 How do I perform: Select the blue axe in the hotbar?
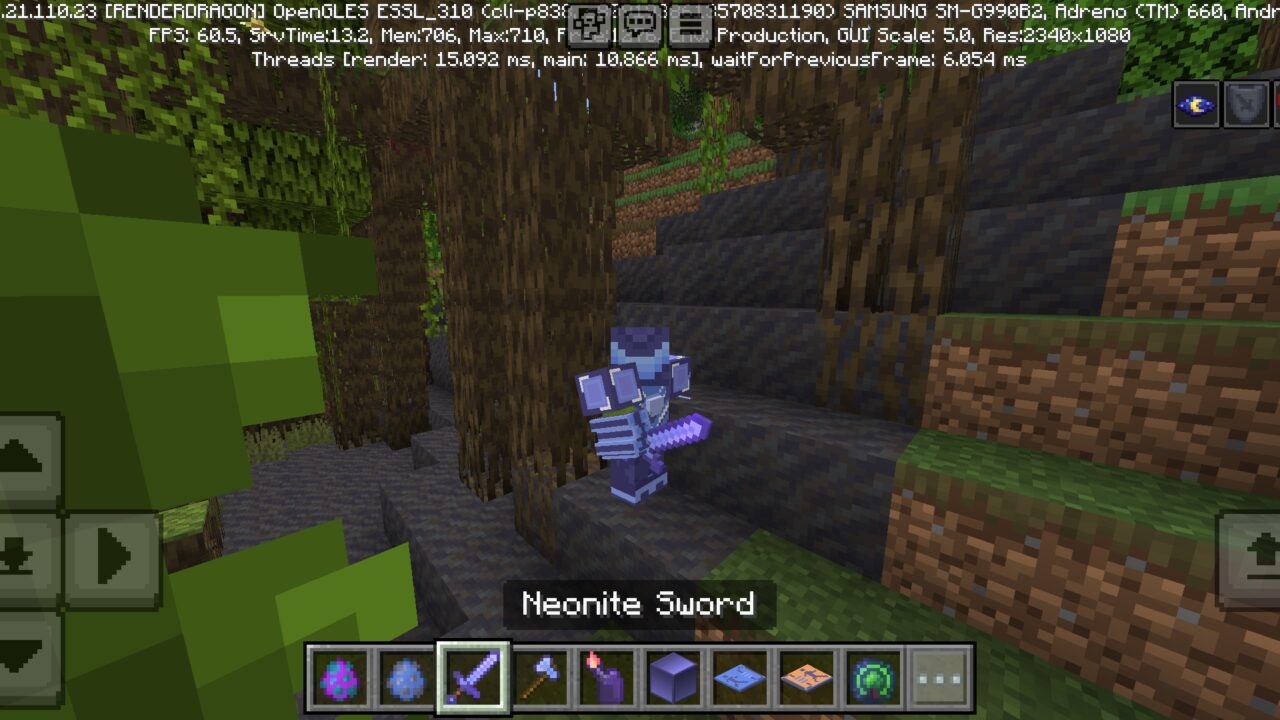point(541,678)
